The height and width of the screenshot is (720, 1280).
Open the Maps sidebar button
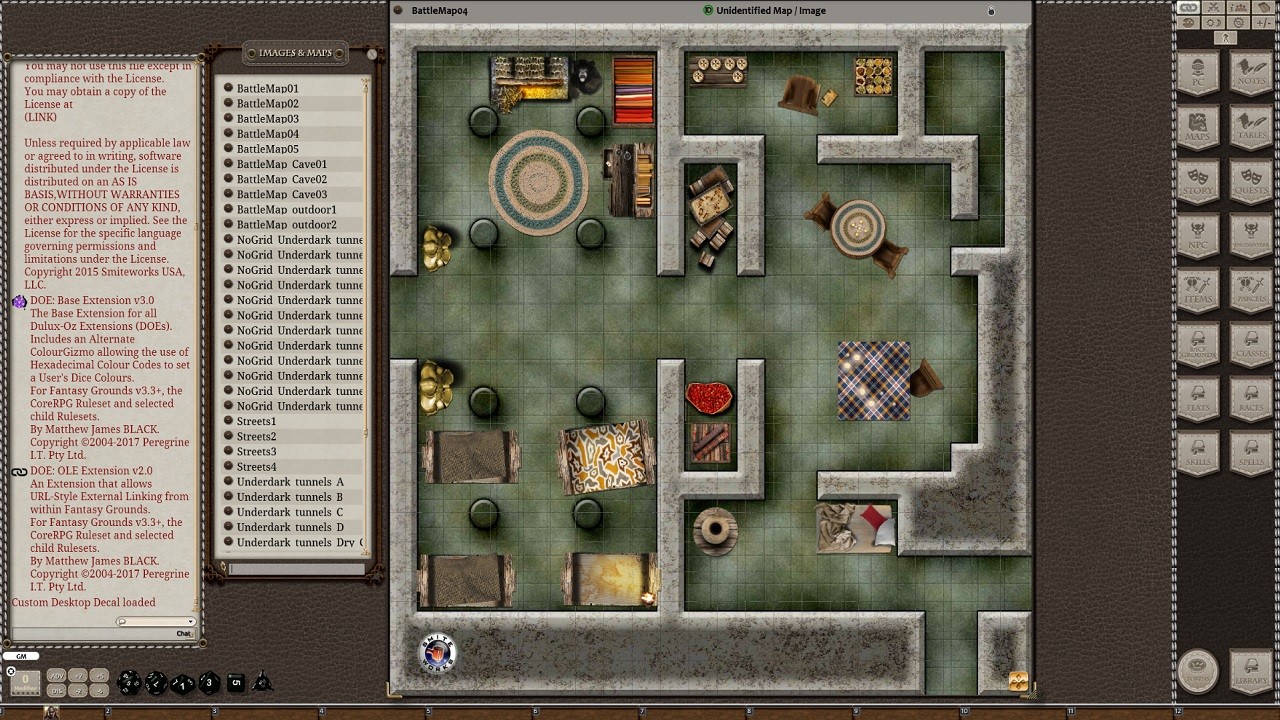pos(1198,128)
